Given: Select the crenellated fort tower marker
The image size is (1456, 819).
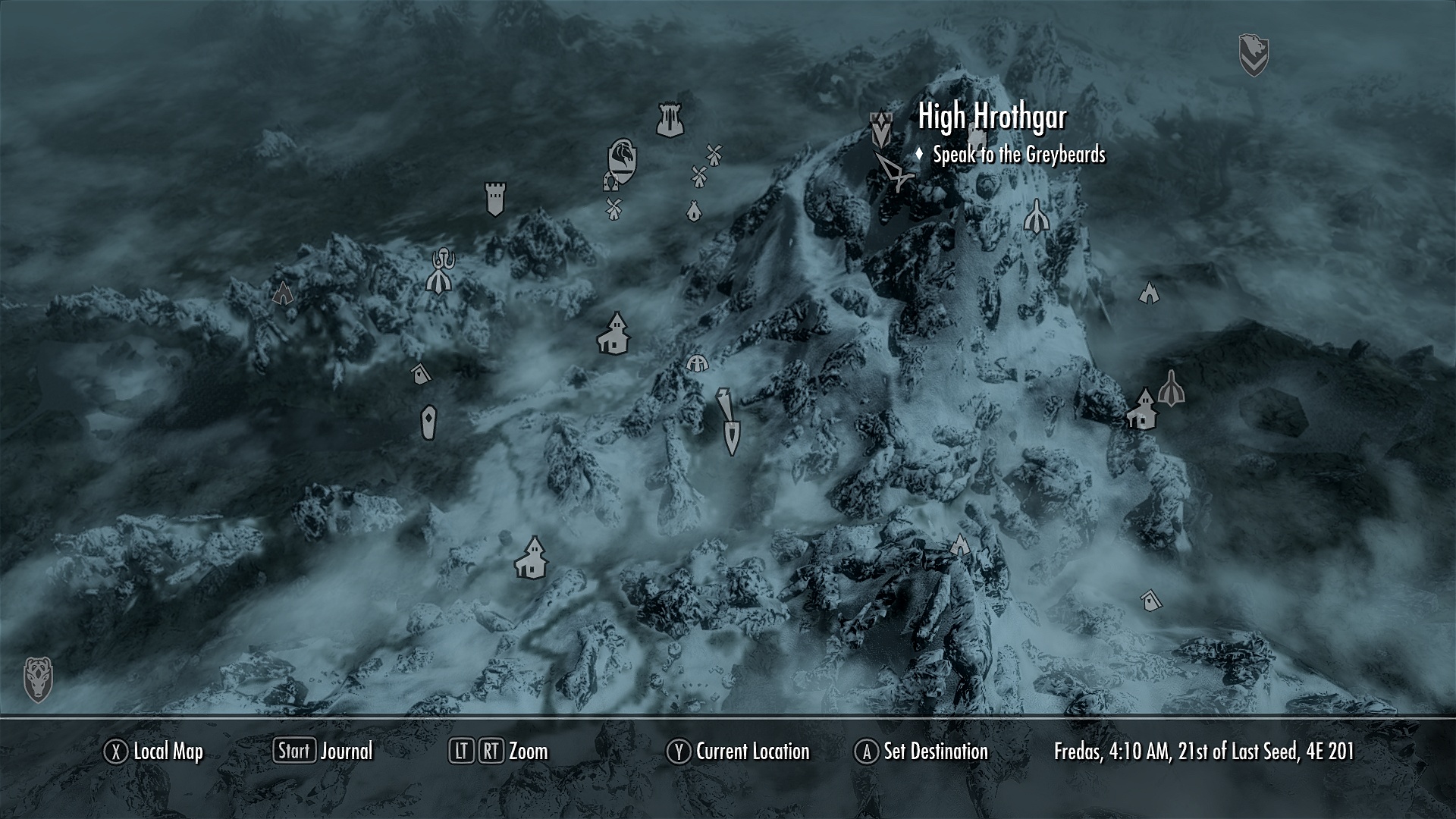Looking at the screenshot, I should tap(494, 199).
